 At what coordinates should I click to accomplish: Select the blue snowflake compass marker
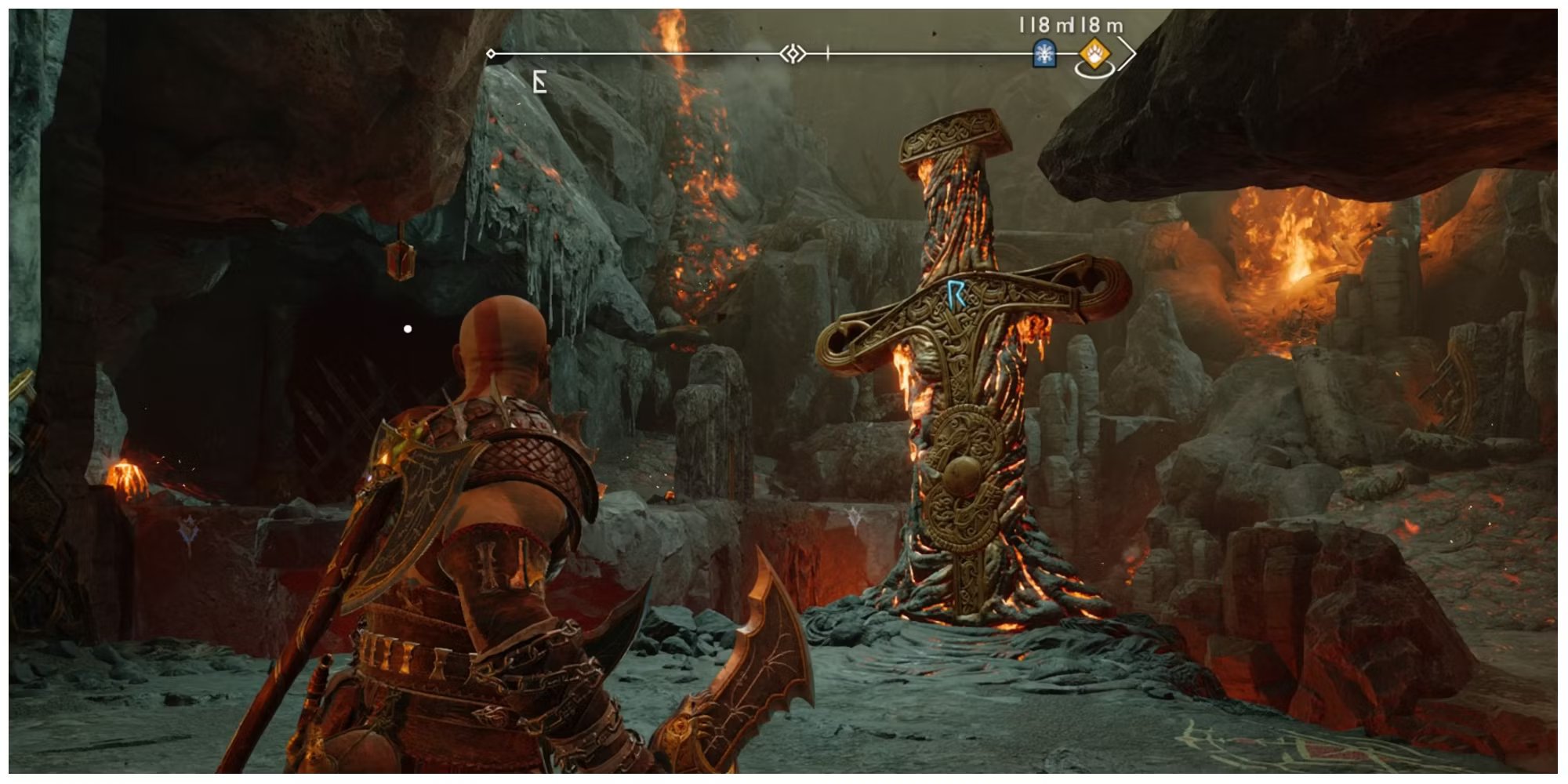coord(1044,53)
